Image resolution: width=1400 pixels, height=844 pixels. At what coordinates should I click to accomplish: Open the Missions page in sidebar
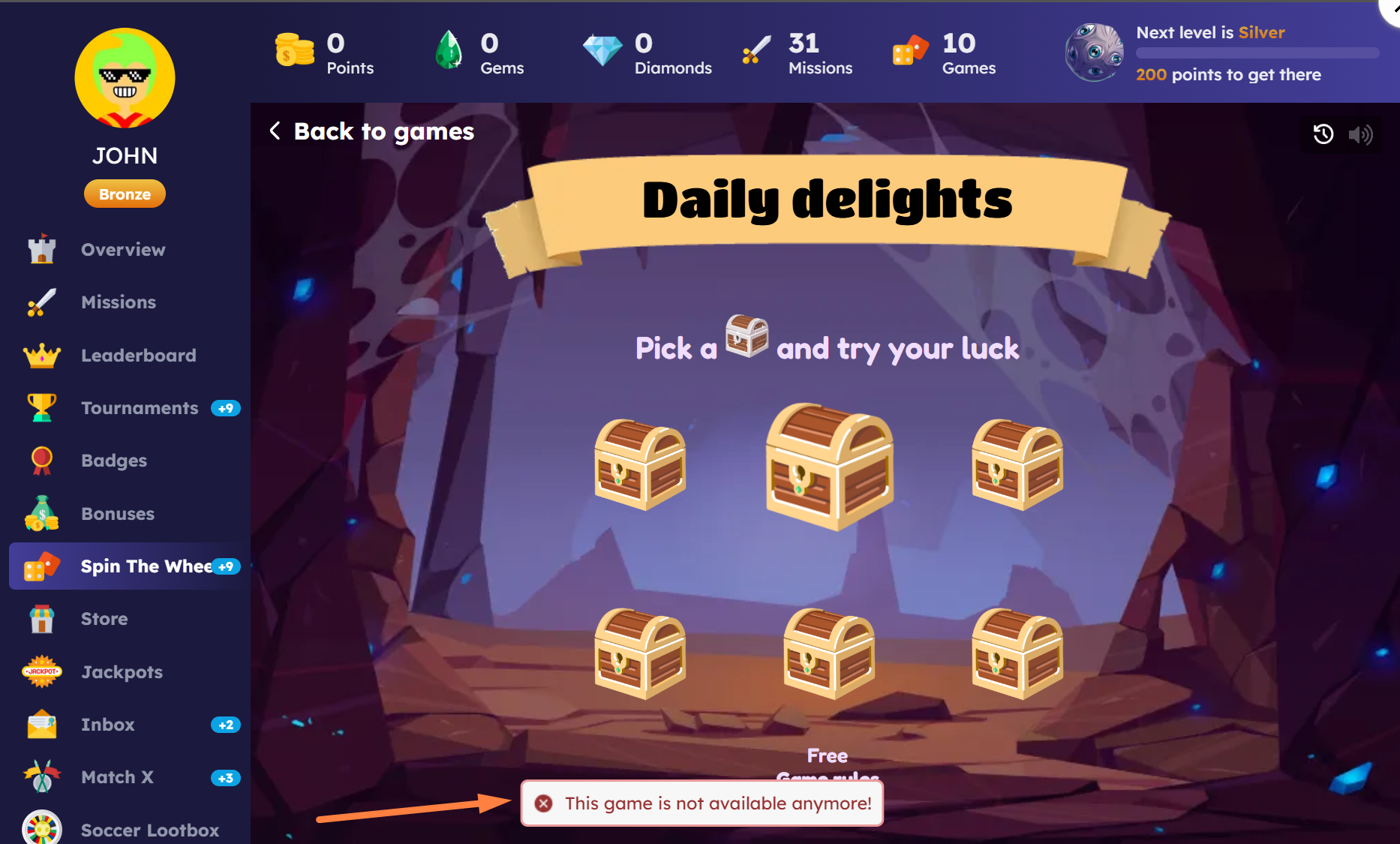coord(119,302)
